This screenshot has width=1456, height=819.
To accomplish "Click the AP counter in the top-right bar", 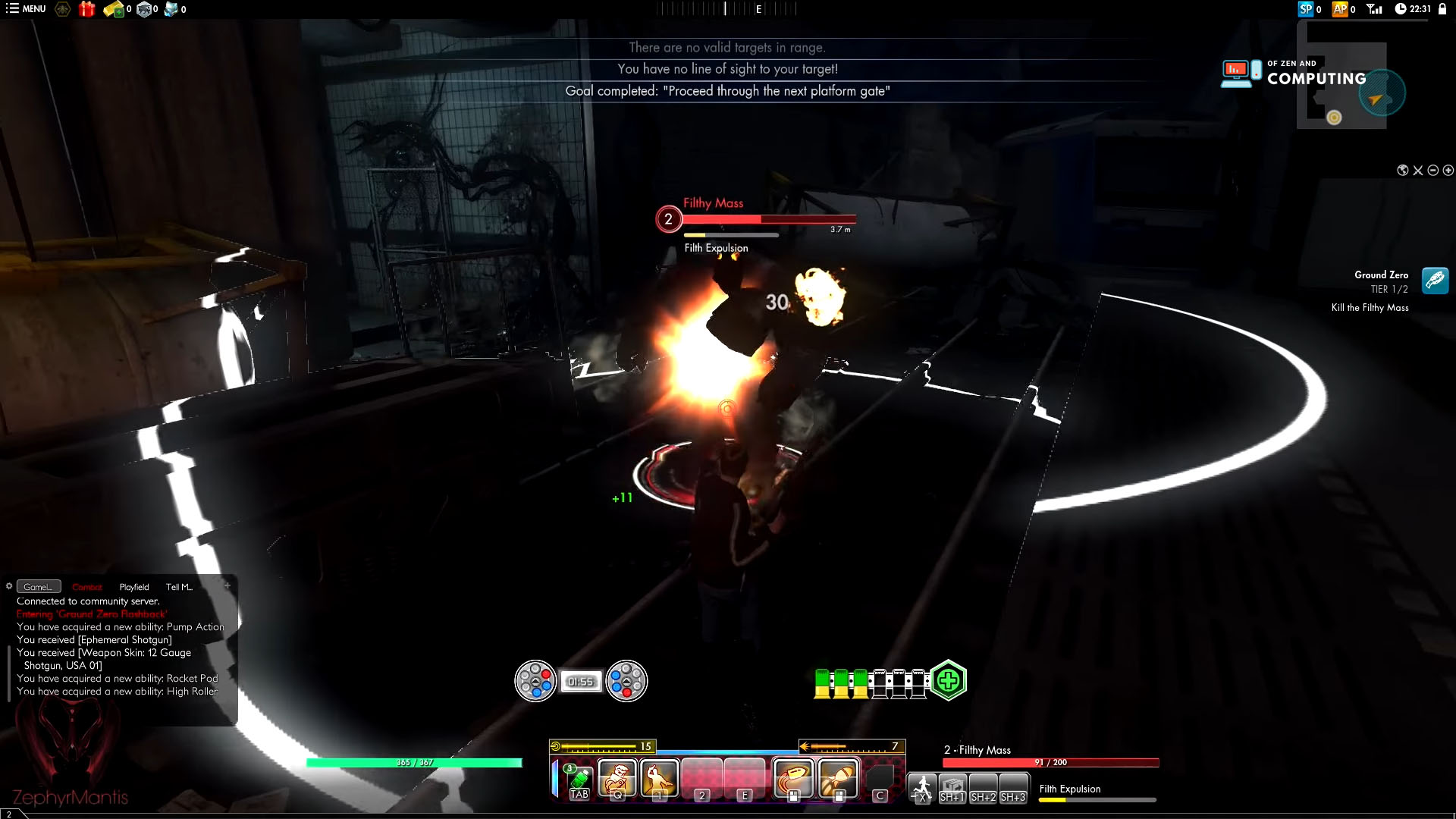I will 1341,10.
